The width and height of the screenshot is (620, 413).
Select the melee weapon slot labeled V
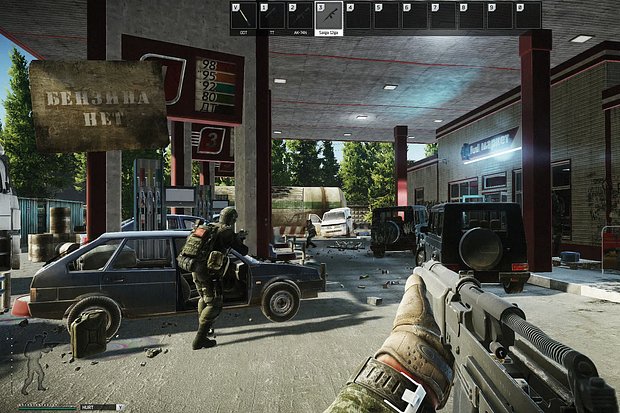coord(243,15)
